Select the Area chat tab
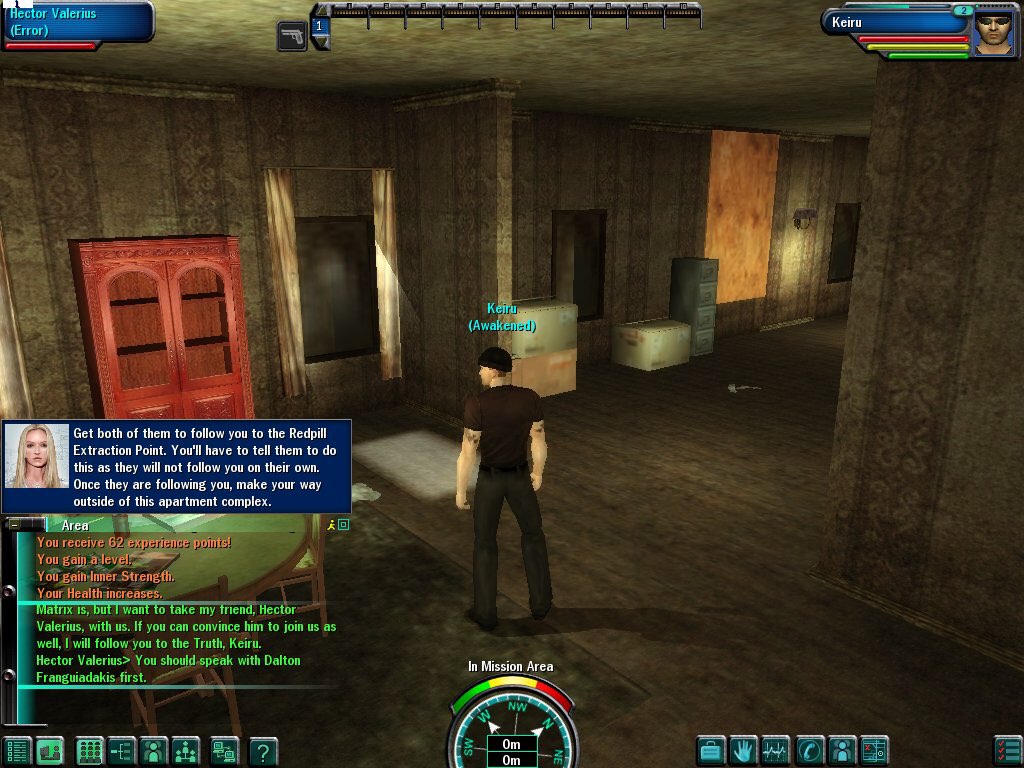The height and width of the screenshot is (768, 1024). [75, 525]
